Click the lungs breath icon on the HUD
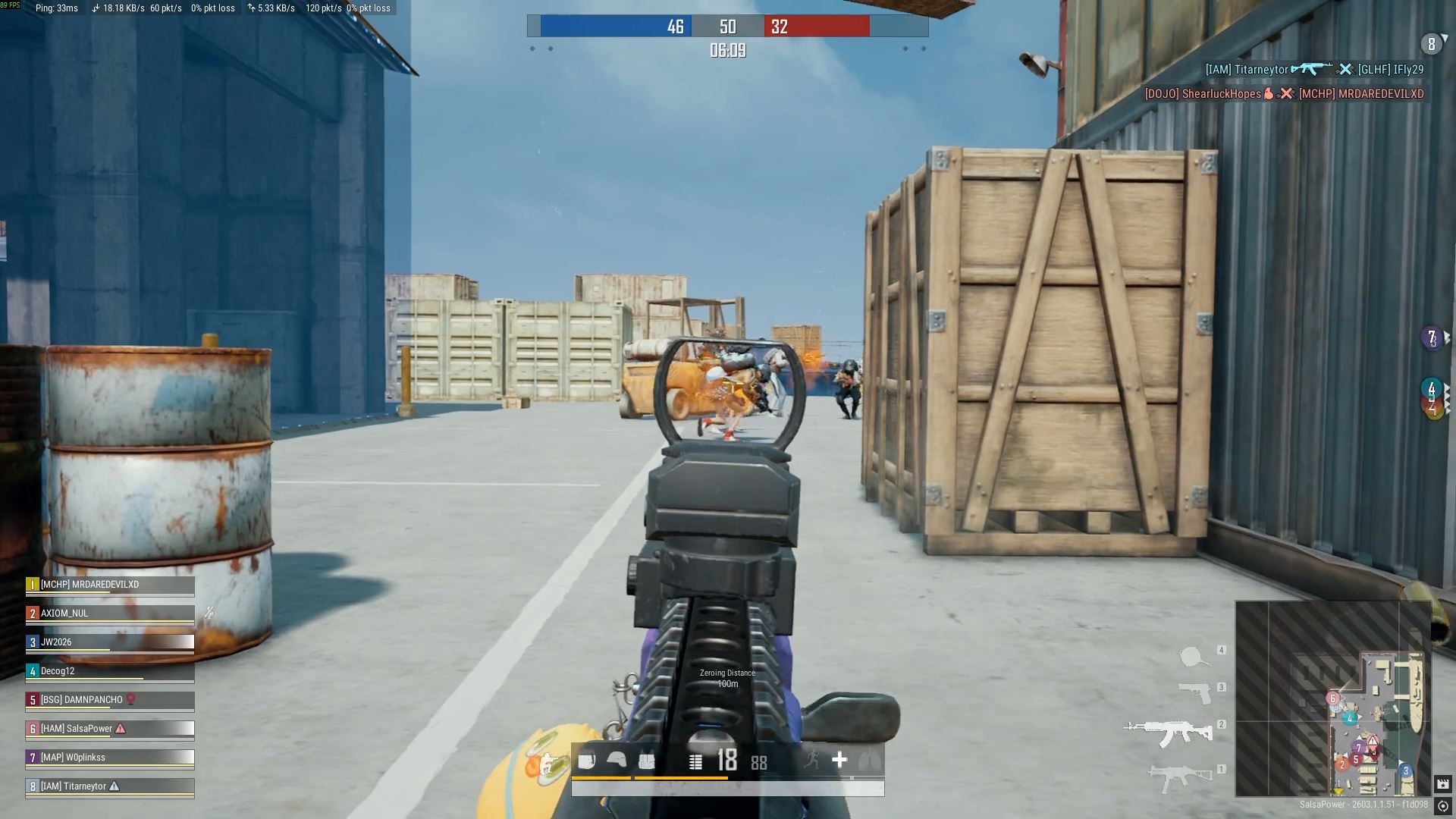The width and height of the screenshot is (1456, 819). pyautogui.click(x=871, y=760)
